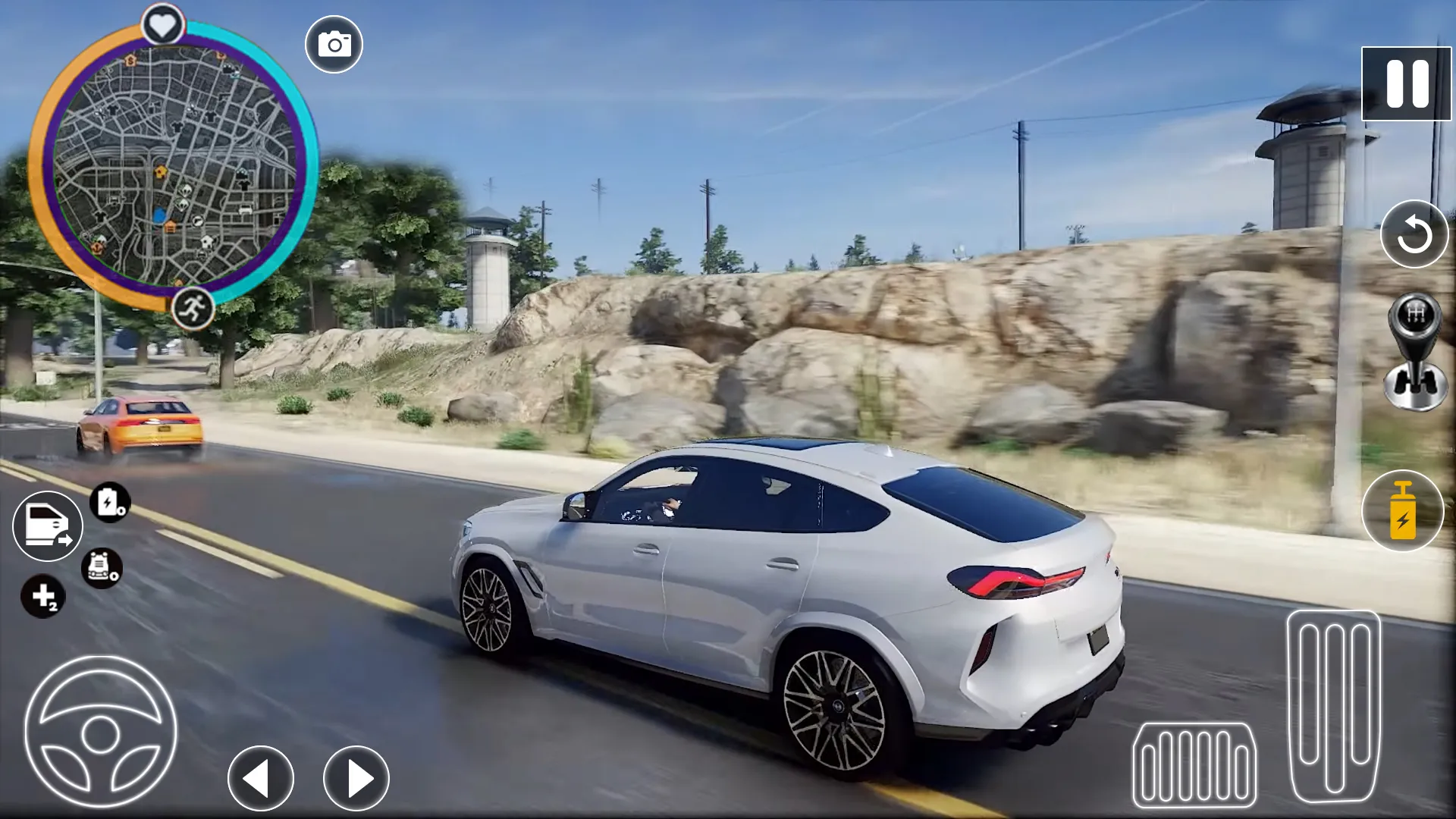Tap the right steering arrow
Image resolution: width=1456 pixels, height=819 pixels.
[x=356, y=779]
